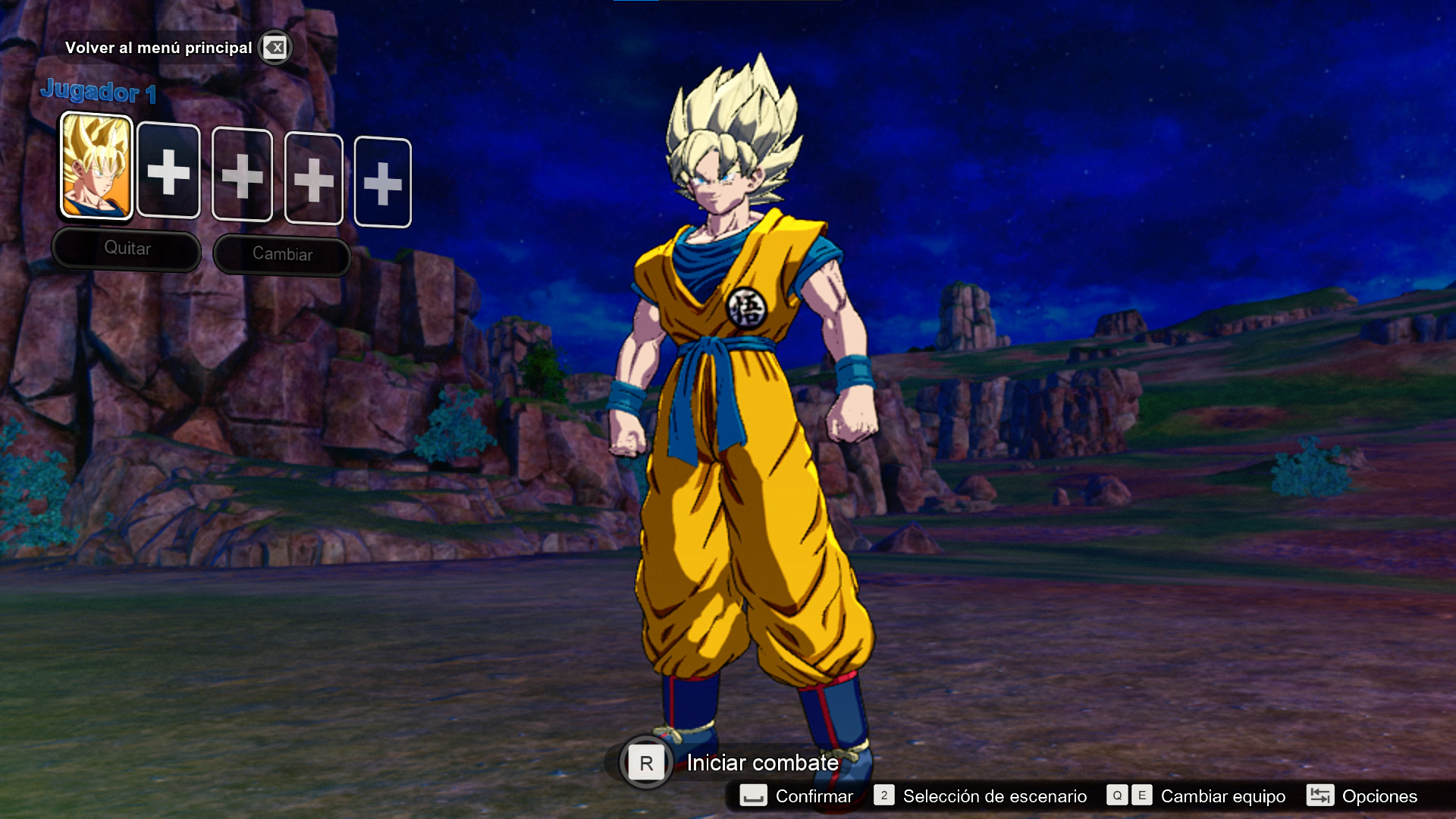Screen dimensions: 1456x819
Task: Click the 2 key icon for stage selection
Action: (884, 796)
